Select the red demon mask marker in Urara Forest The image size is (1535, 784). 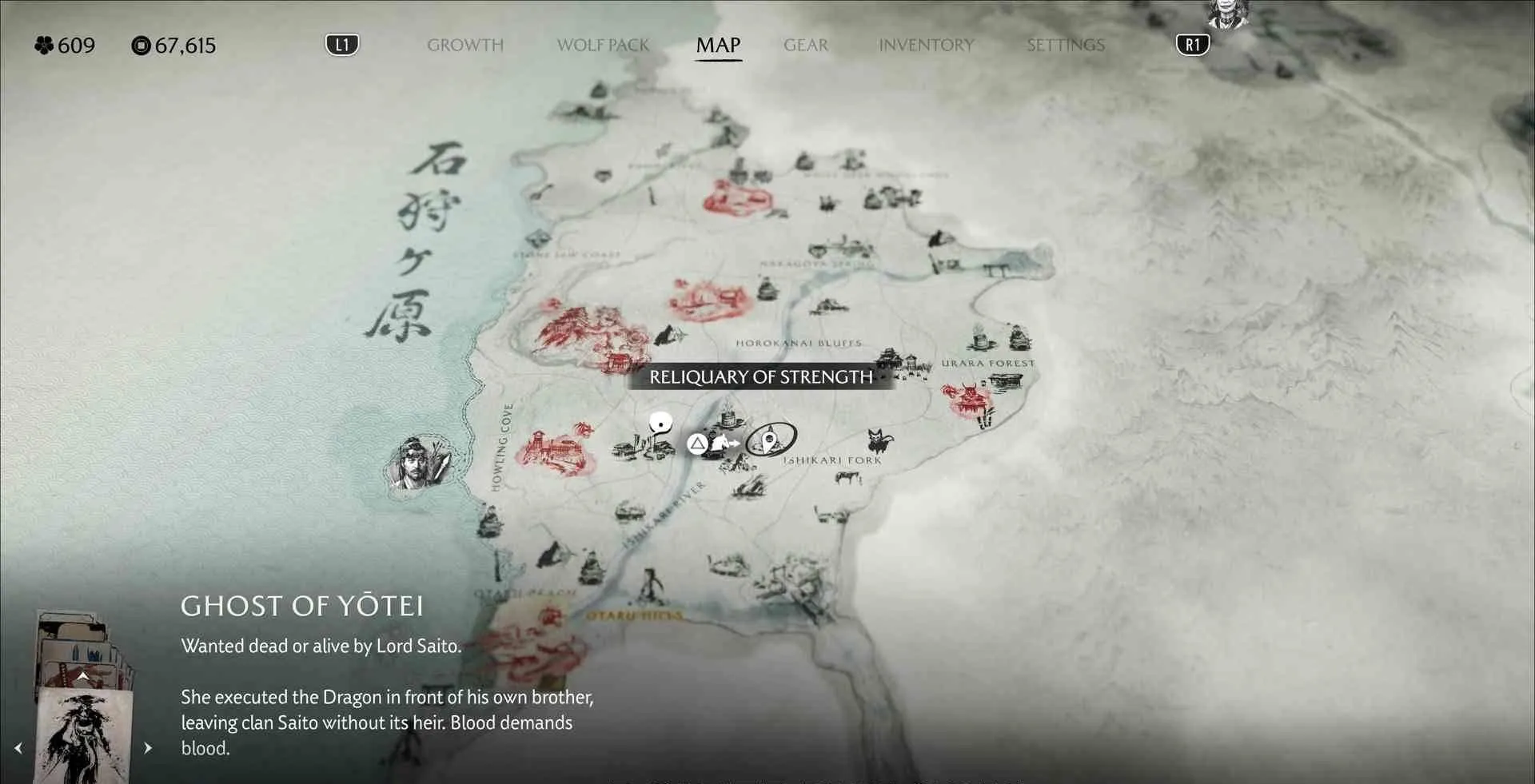[969, 400]
